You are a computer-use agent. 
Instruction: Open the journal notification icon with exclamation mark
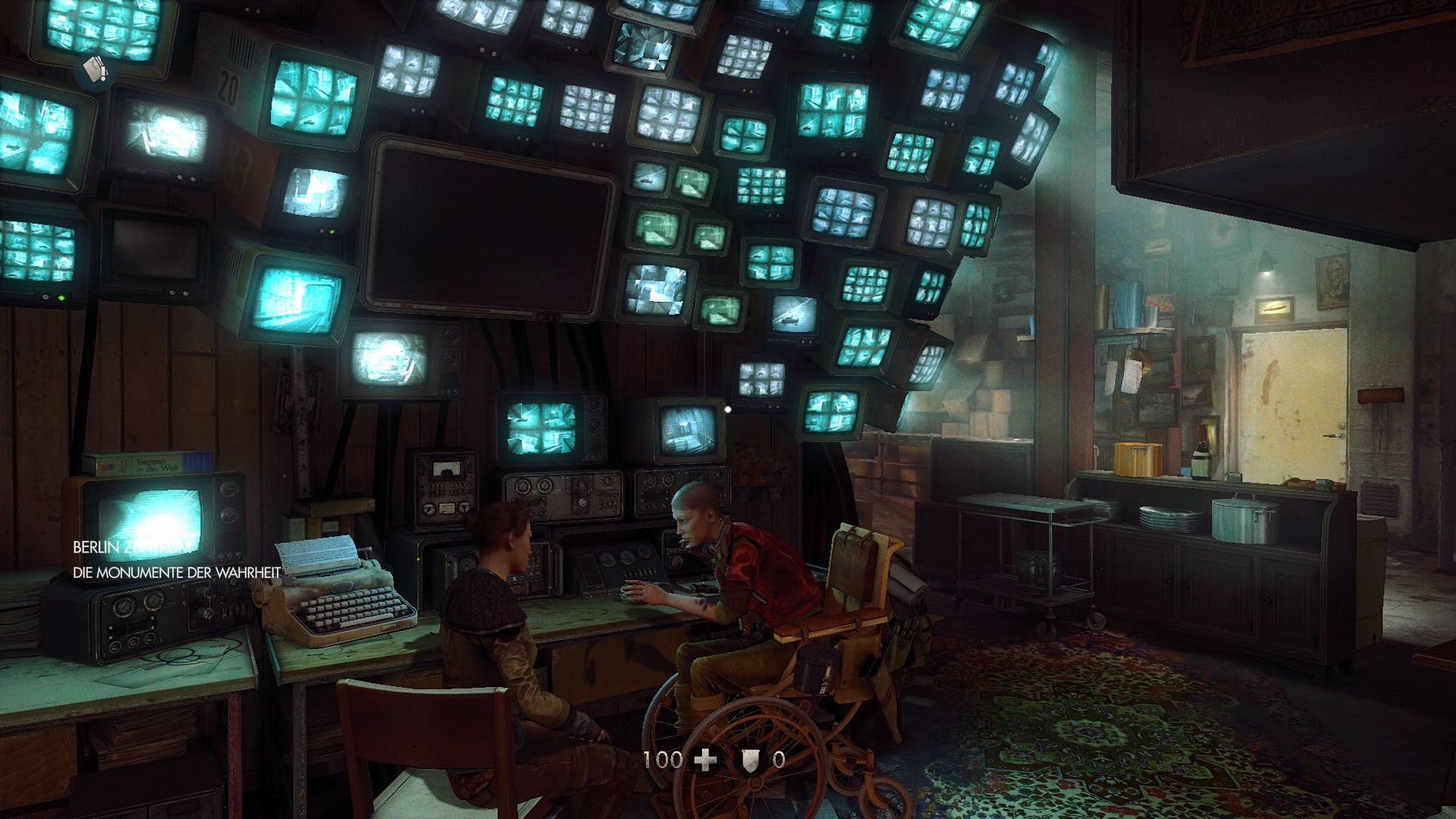(97, 70)
